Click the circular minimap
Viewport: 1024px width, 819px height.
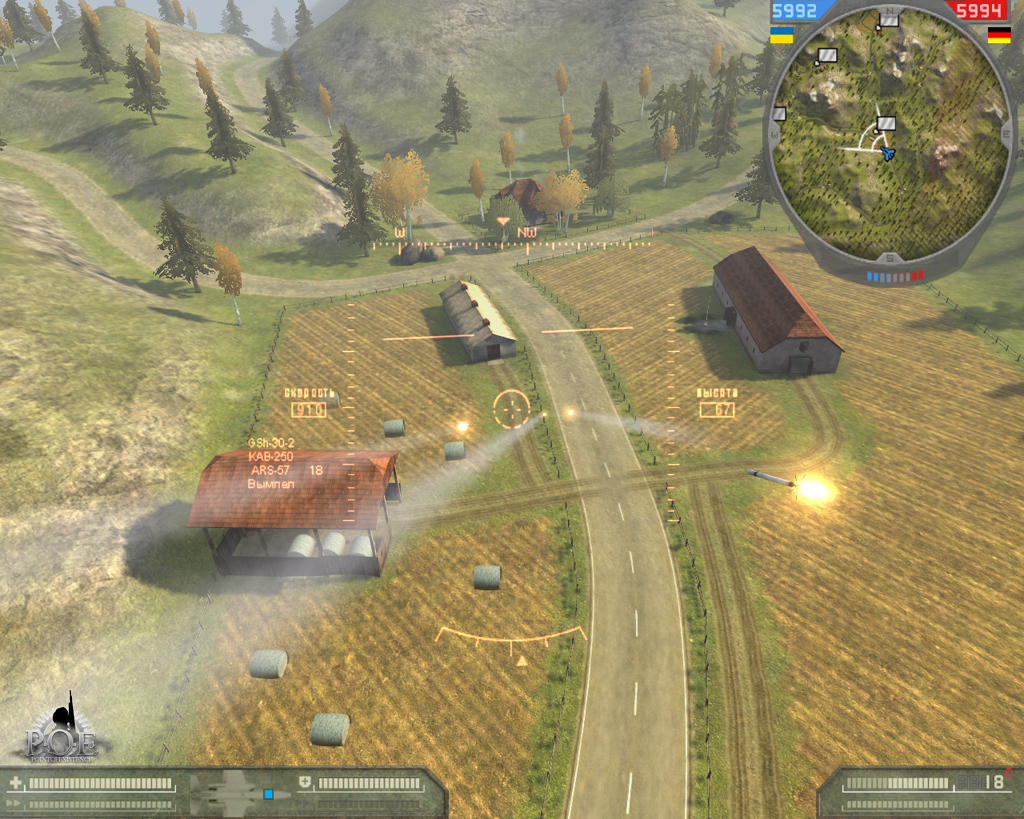pyautogui.click(x=890, y=138)
